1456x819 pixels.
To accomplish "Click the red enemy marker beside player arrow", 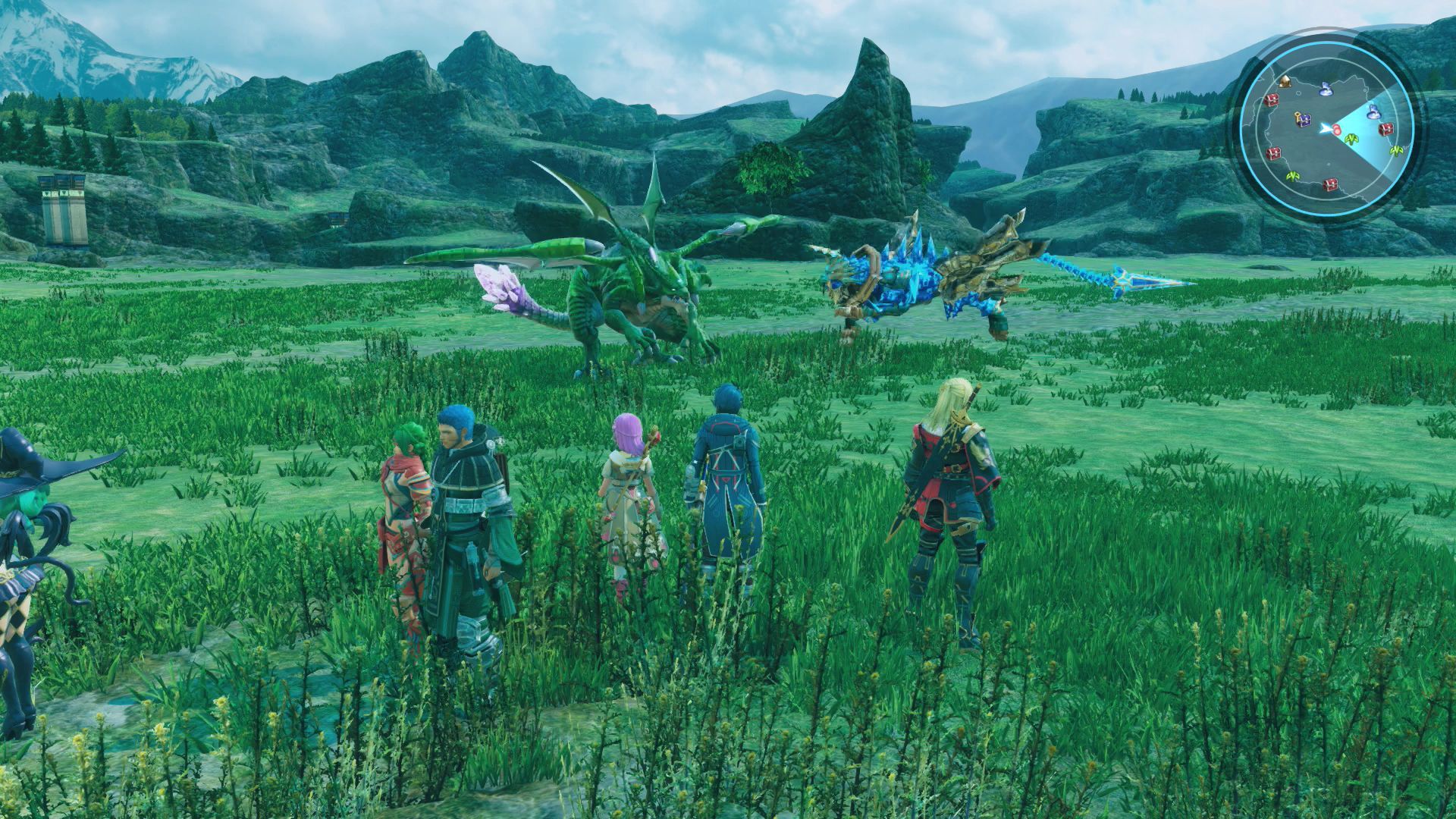I will point(1336,130).
